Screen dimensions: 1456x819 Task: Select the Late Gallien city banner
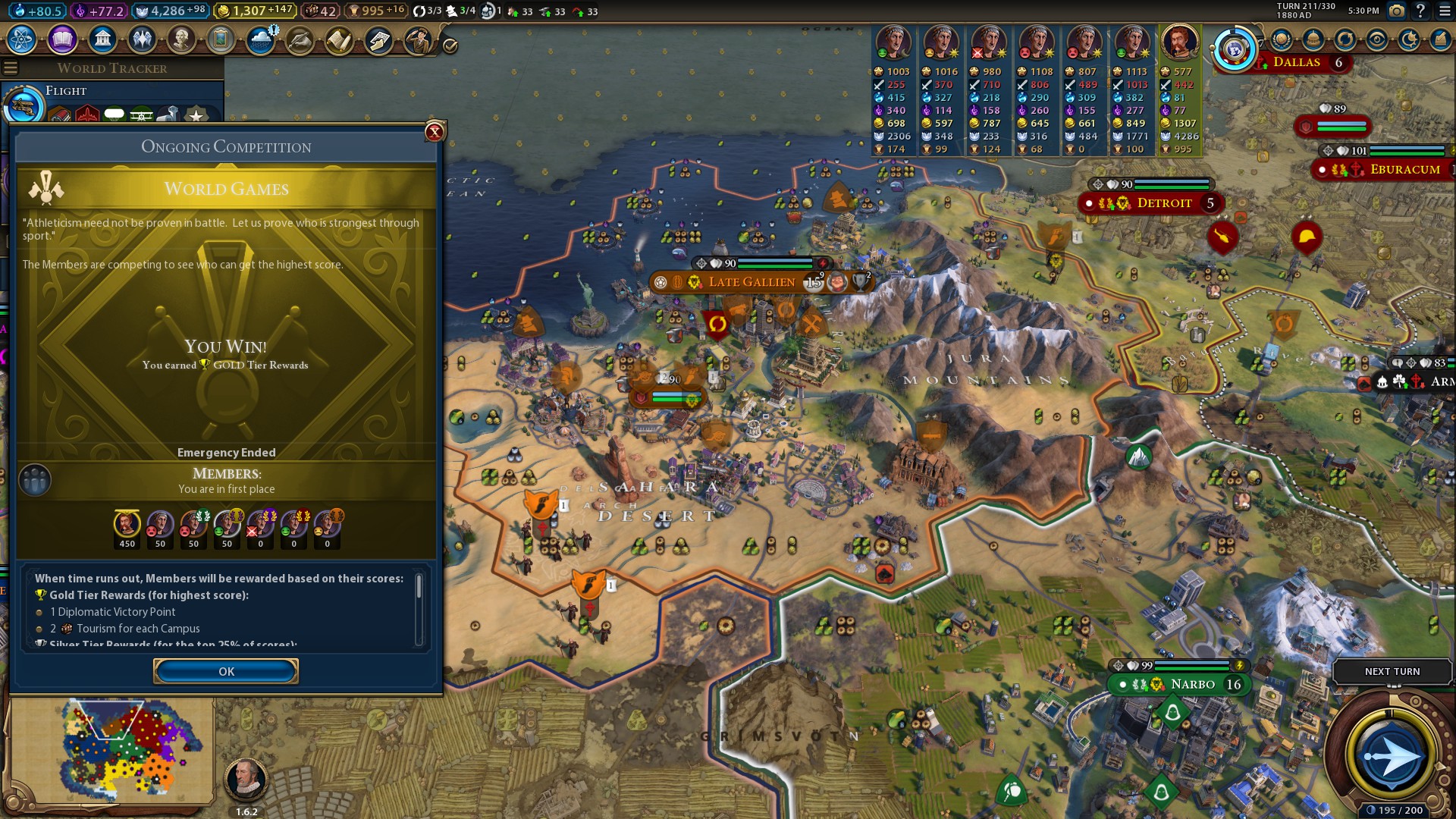[x=751, y=282]
